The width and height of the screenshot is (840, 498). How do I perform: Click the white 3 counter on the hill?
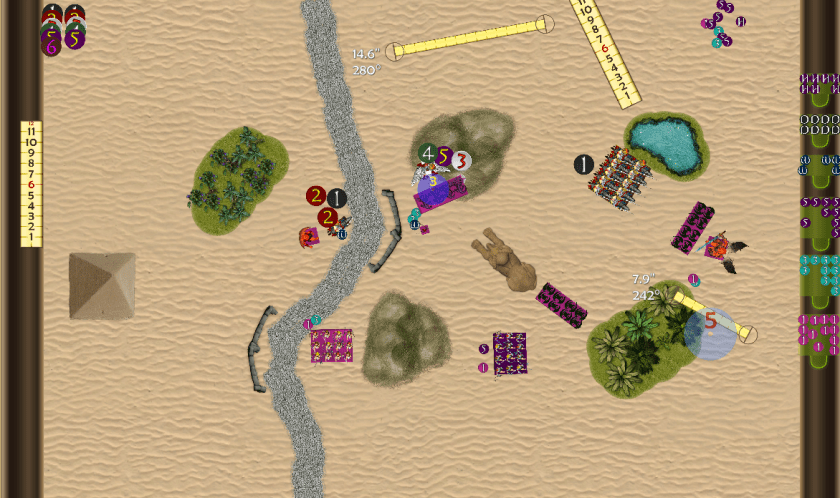click(460, 159)
